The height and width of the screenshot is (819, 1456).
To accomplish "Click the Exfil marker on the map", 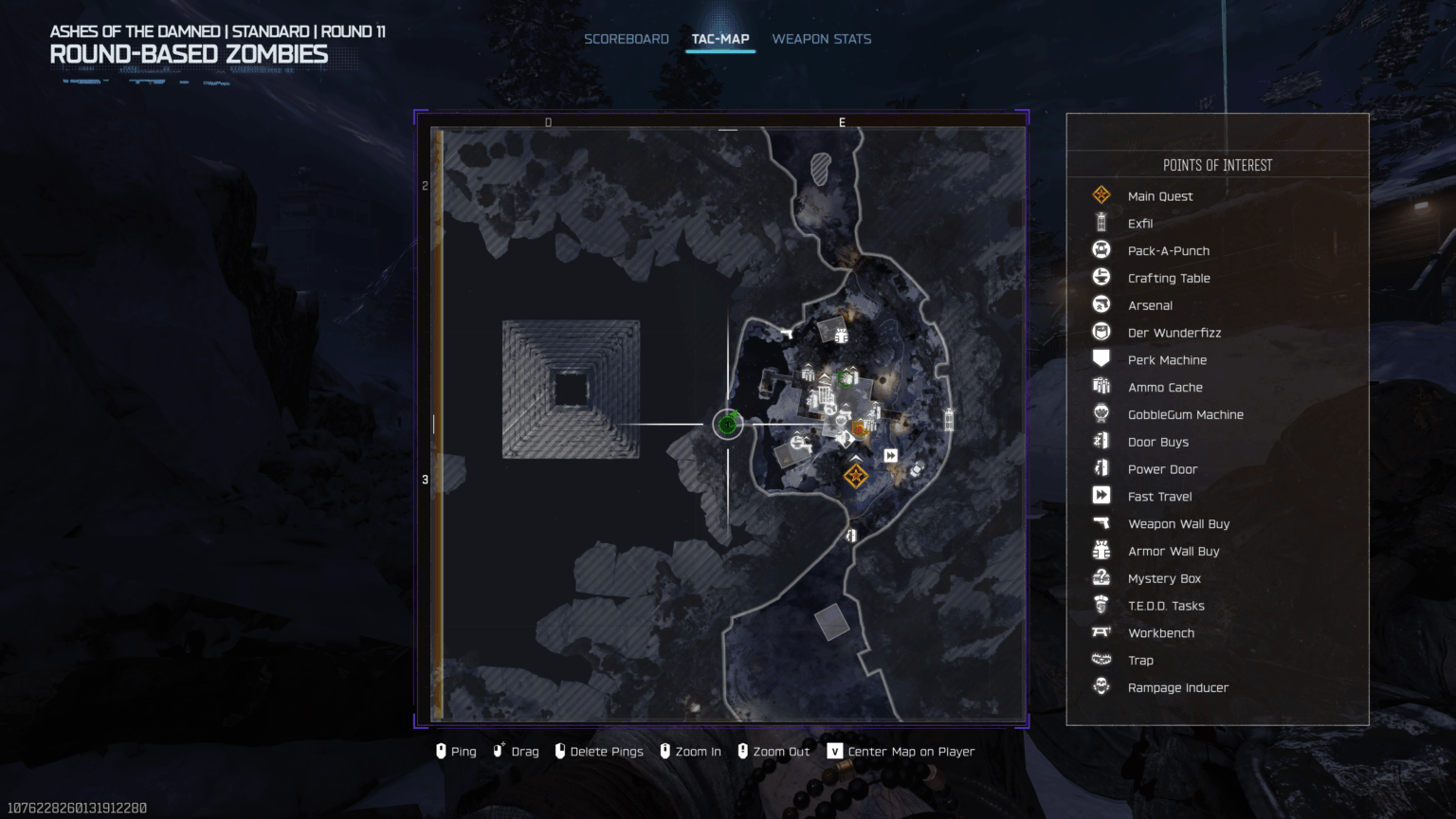I will 949,419.
